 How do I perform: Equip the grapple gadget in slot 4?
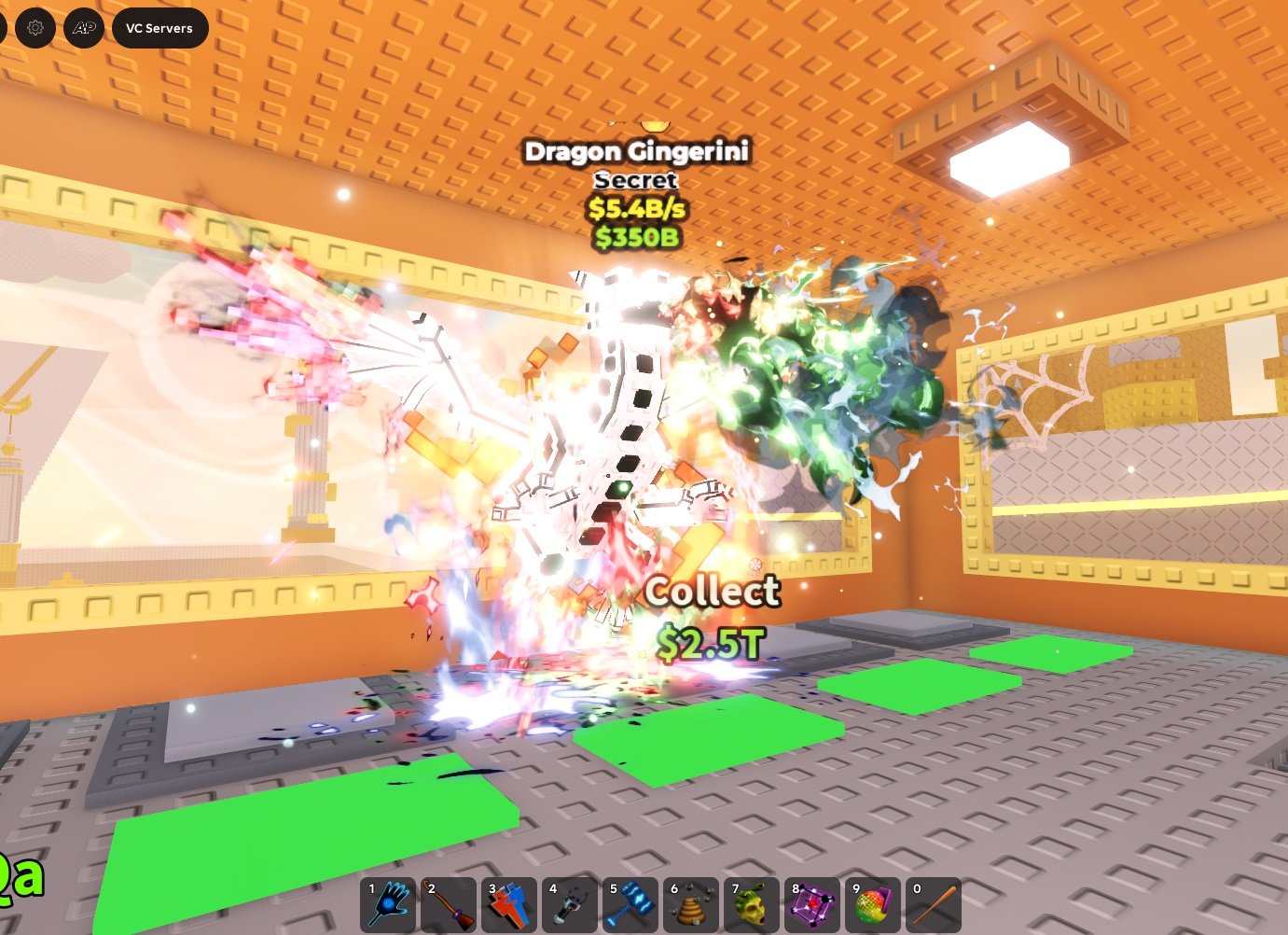pyautogui.click(x=571, y=904)
